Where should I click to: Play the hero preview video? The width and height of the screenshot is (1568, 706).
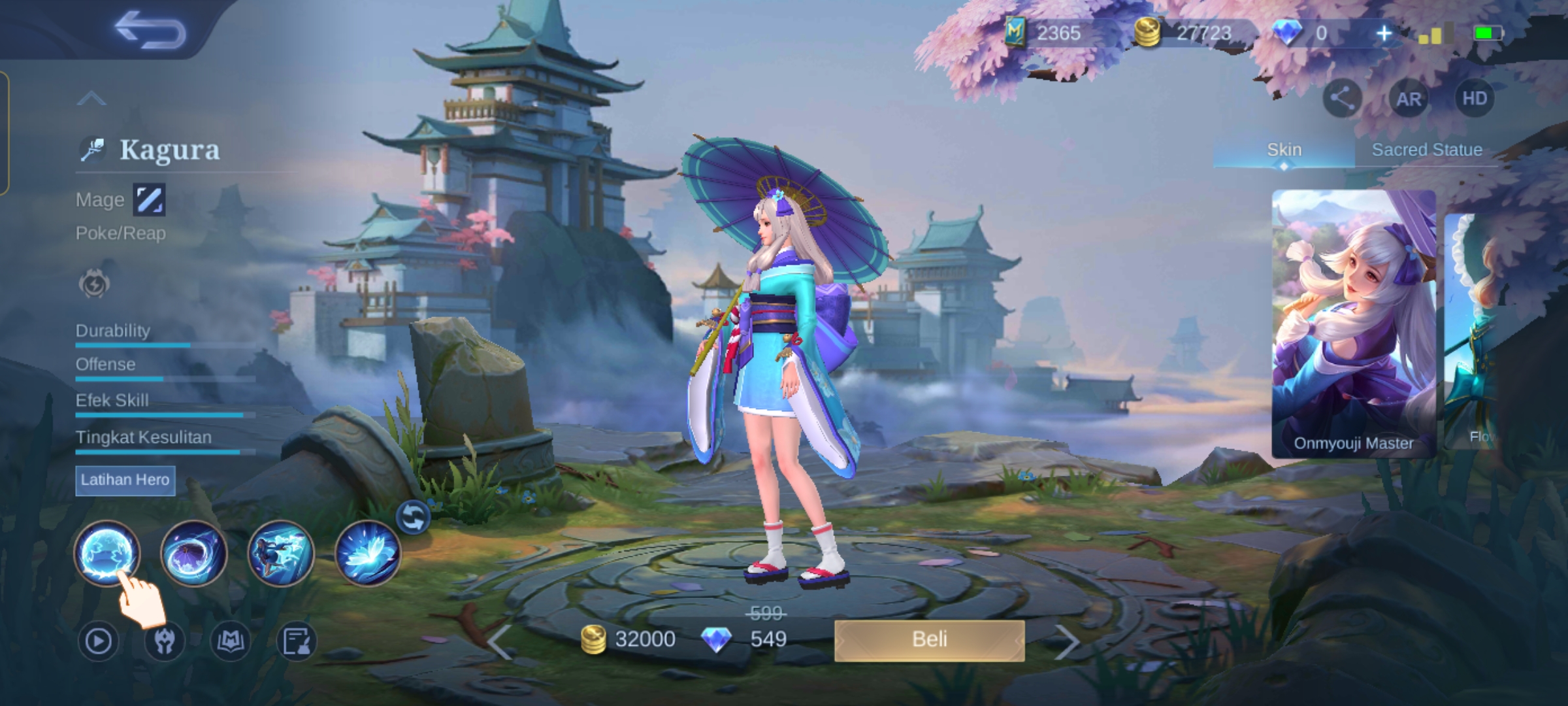(99, 641)
